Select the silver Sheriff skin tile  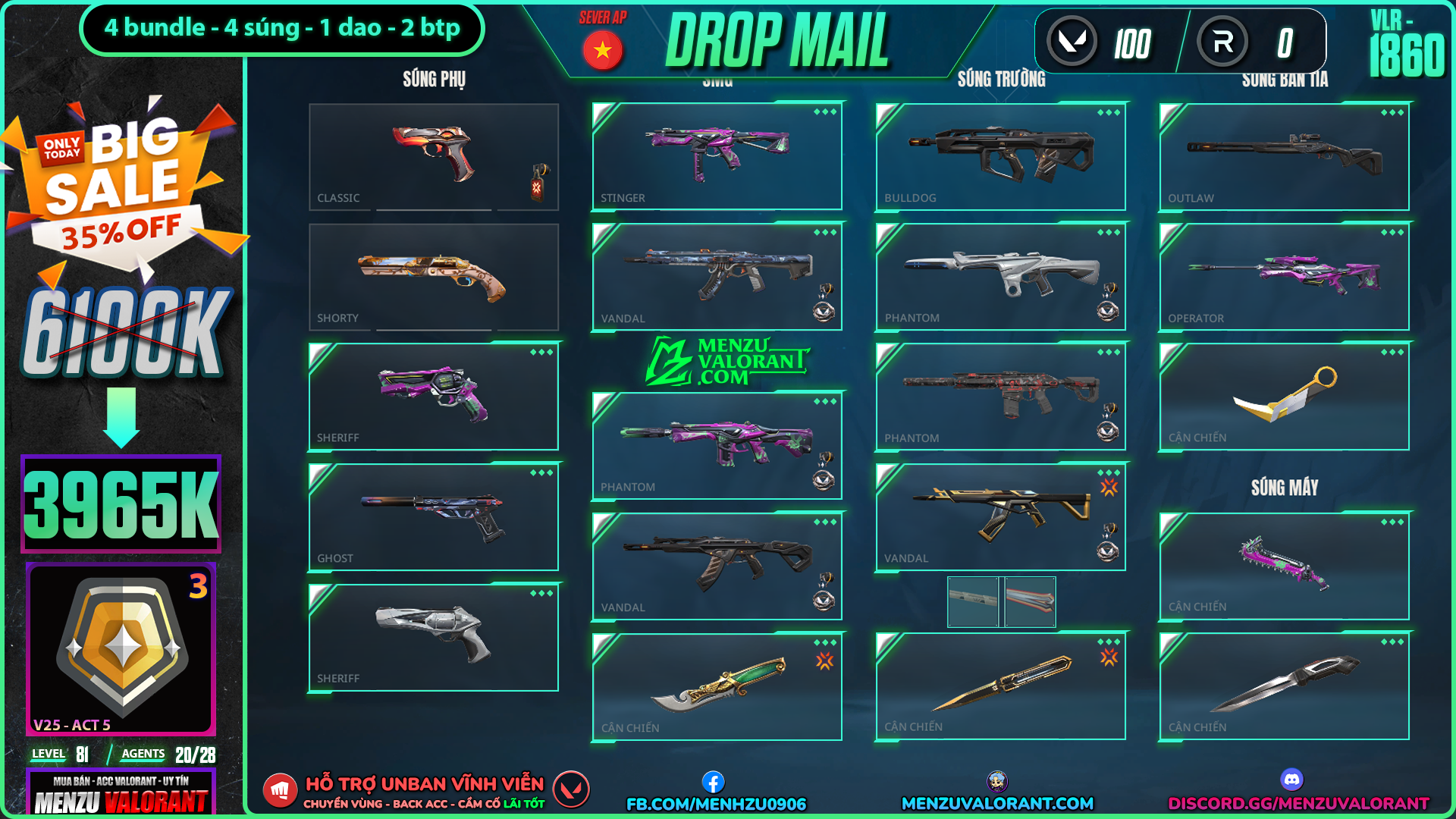[433, 638]
